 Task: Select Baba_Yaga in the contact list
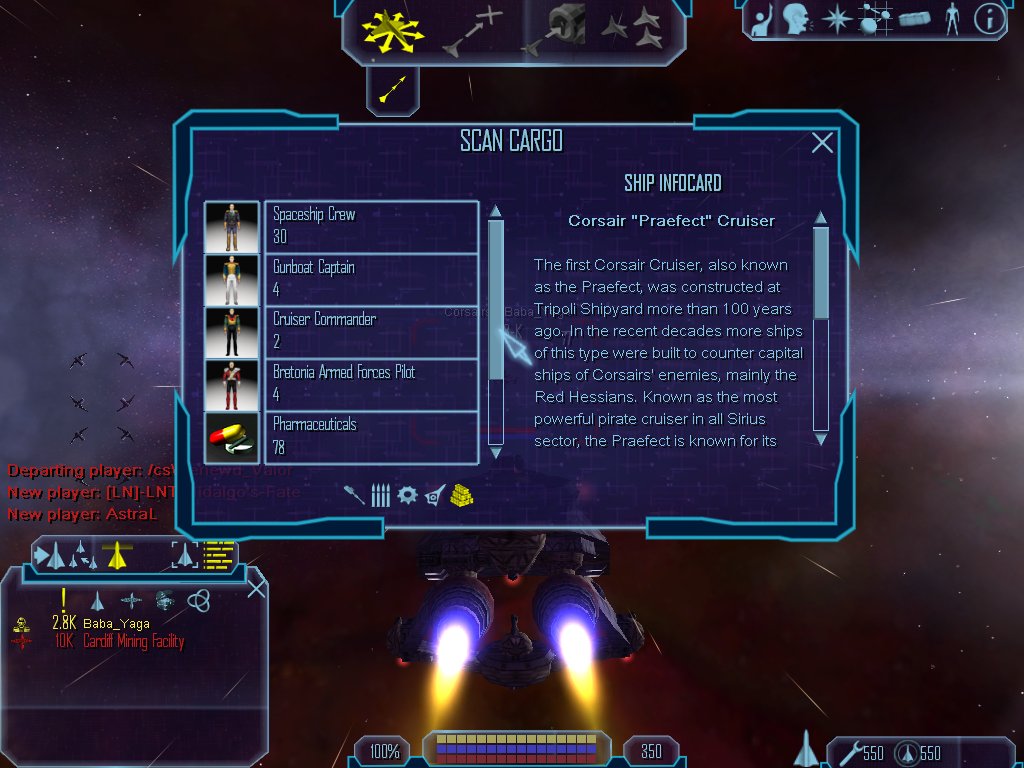pos(116,624)
